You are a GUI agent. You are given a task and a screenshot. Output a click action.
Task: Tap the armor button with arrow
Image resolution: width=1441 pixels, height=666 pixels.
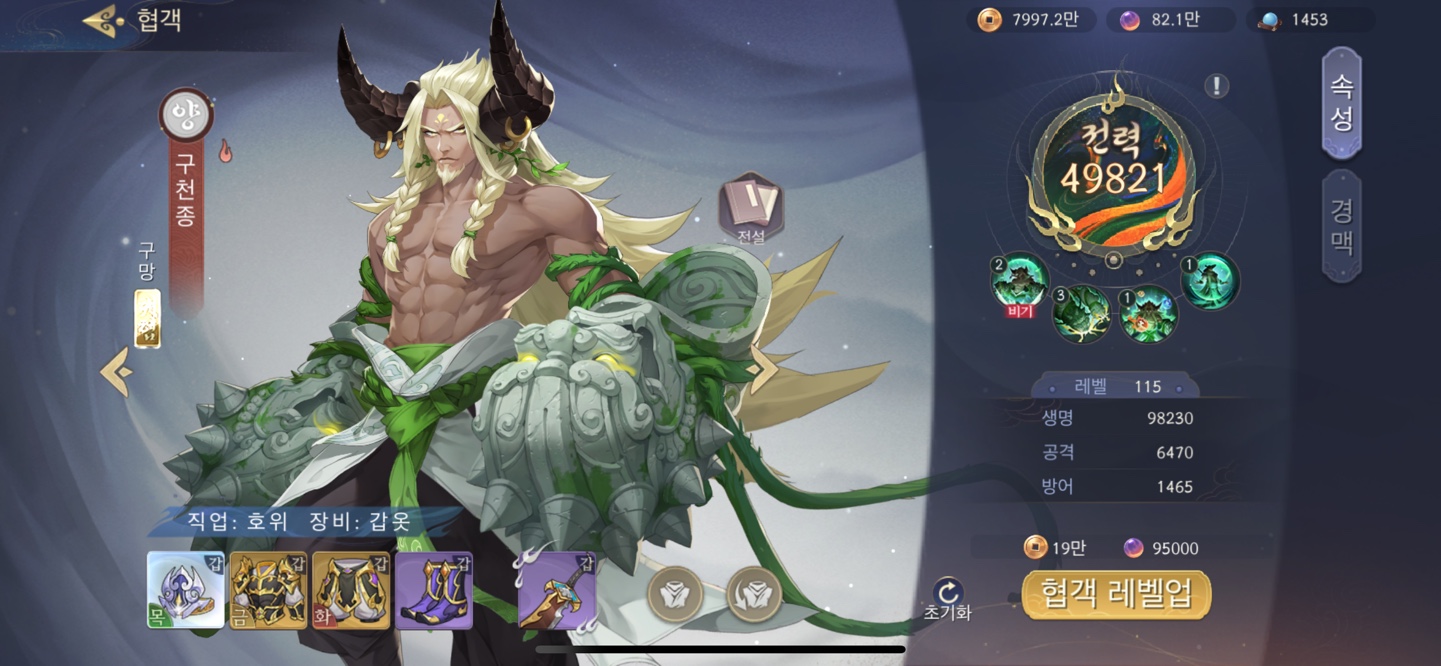pyautogui.click(x=755, y=594)
